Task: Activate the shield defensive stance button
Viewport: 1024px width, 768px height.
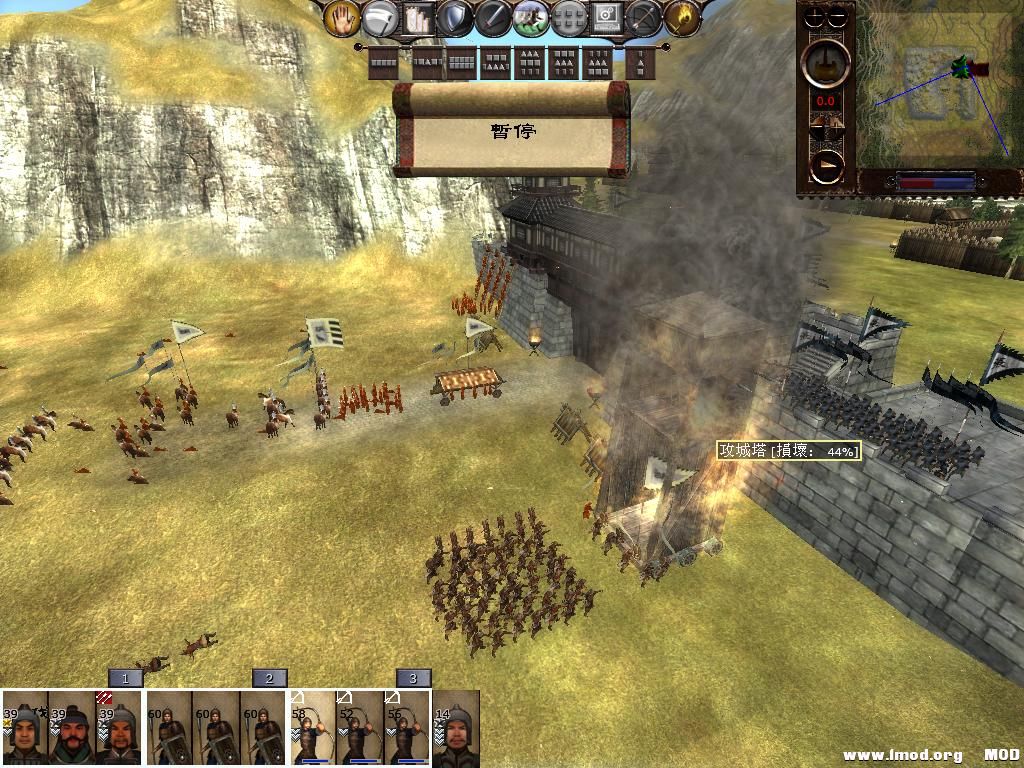Action: pos(455,18)
